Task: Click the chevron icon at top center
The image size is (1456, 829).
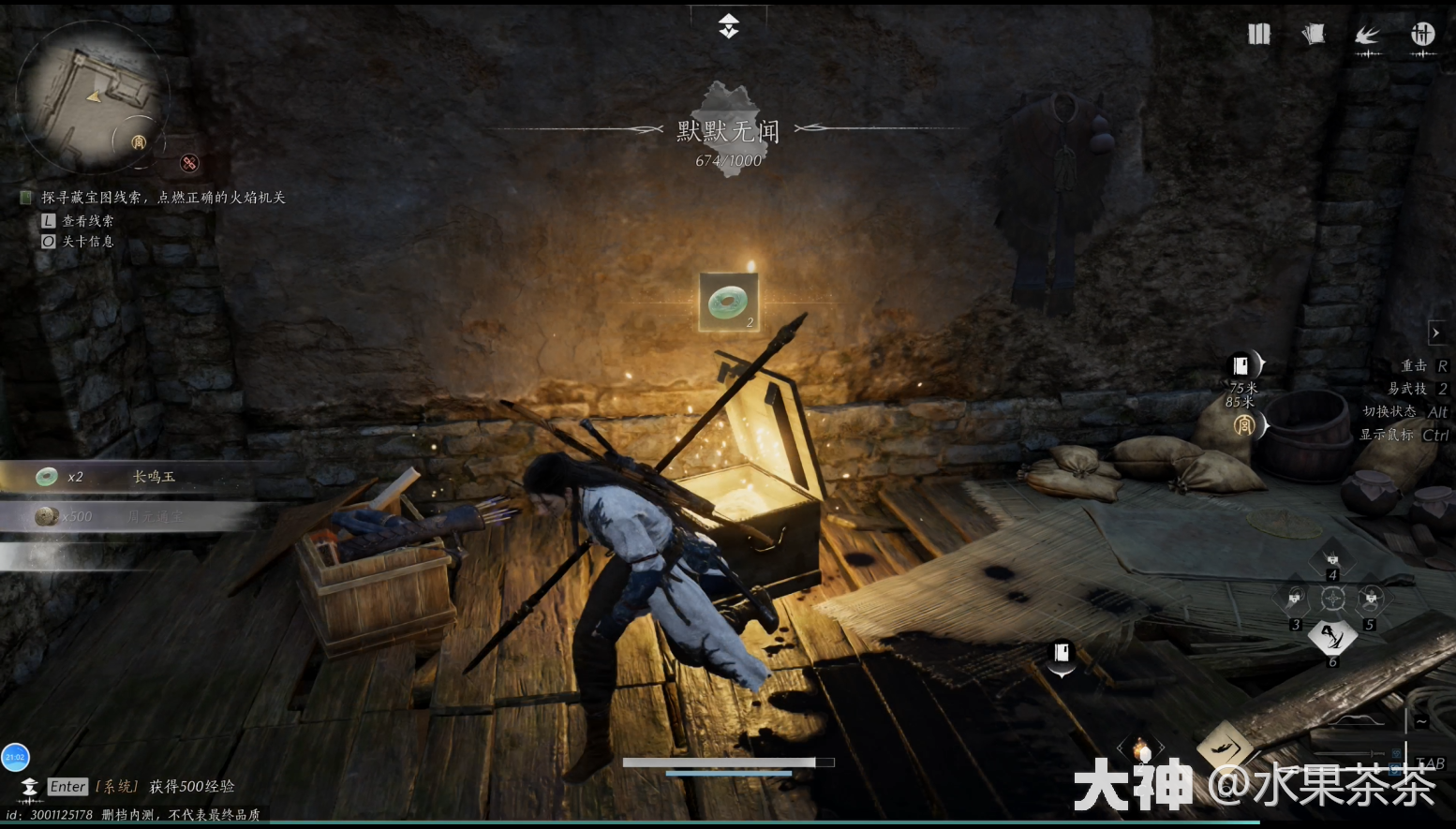Action: click(729, 26)
